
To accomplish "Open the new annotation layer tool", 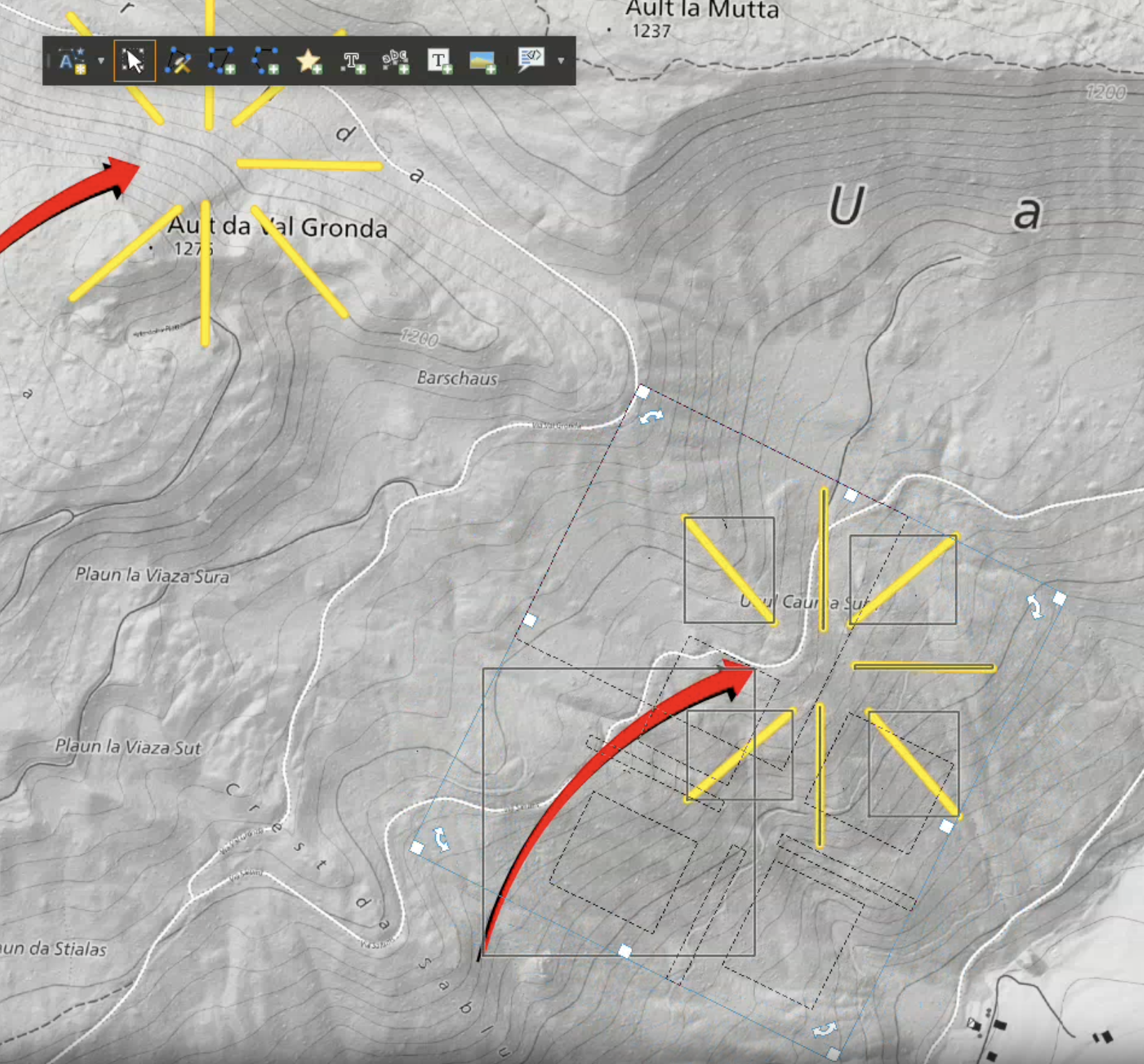I will [x=72, y=61].
